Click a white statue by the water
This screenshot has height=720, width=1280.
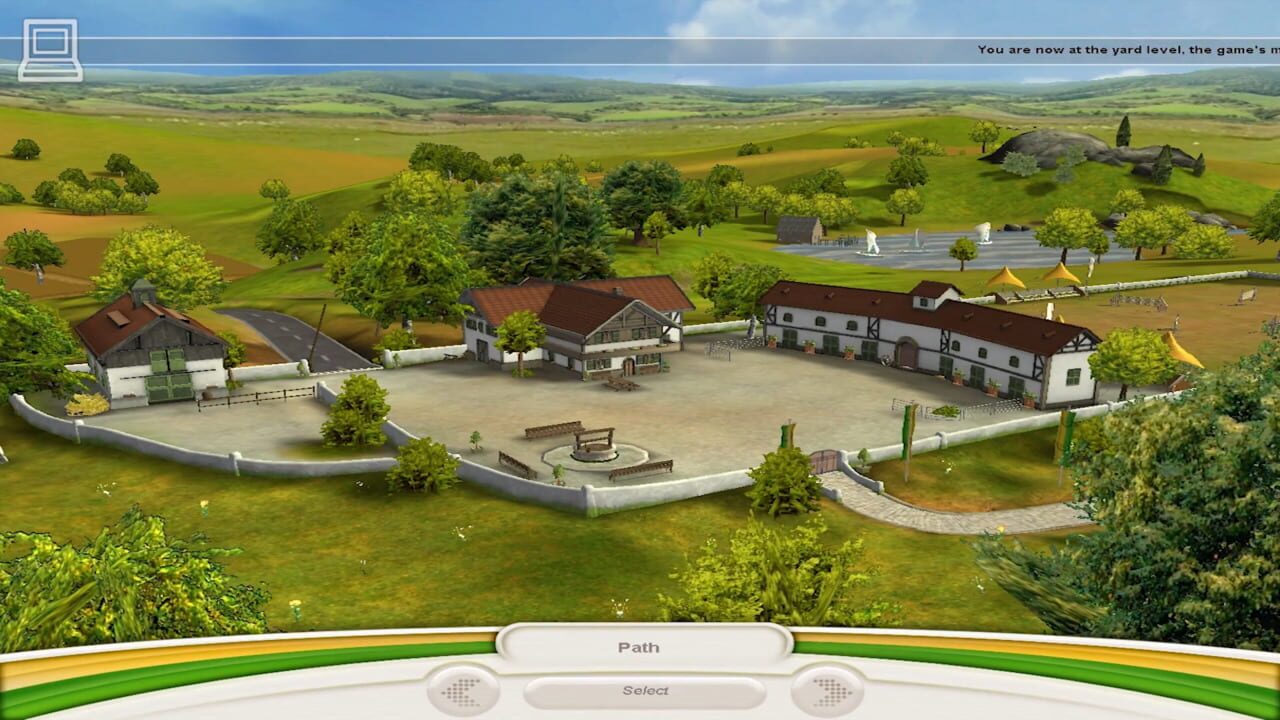coord(870,240)
